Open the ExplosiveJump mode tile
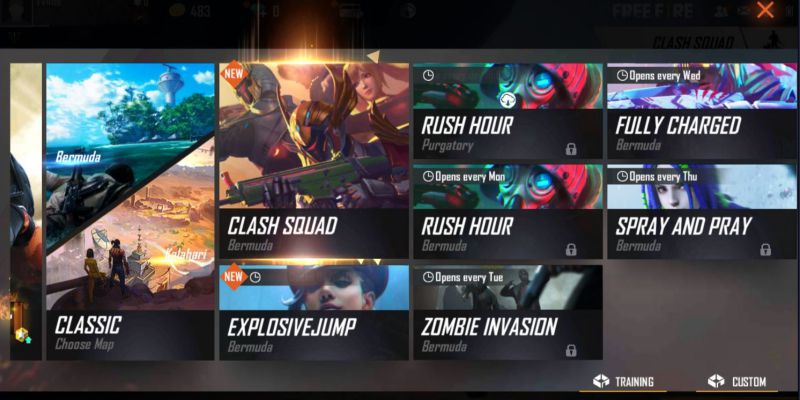The width and height of the screenshot is (800, 400). click(313, 311)
